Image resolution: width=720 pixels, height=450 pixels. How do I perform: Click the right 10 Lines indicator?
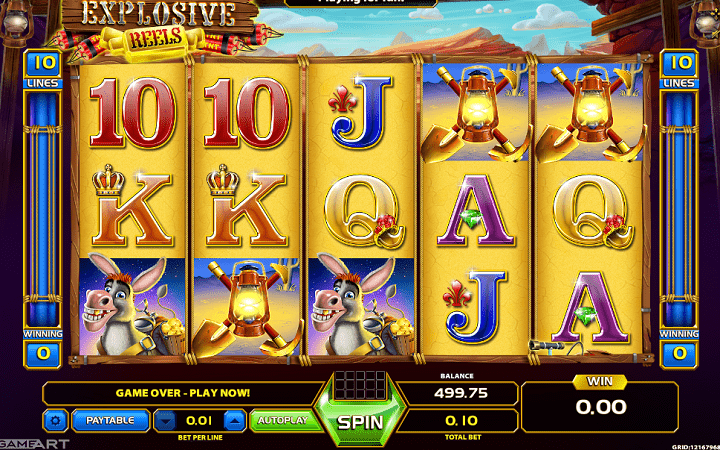point(680,68)
